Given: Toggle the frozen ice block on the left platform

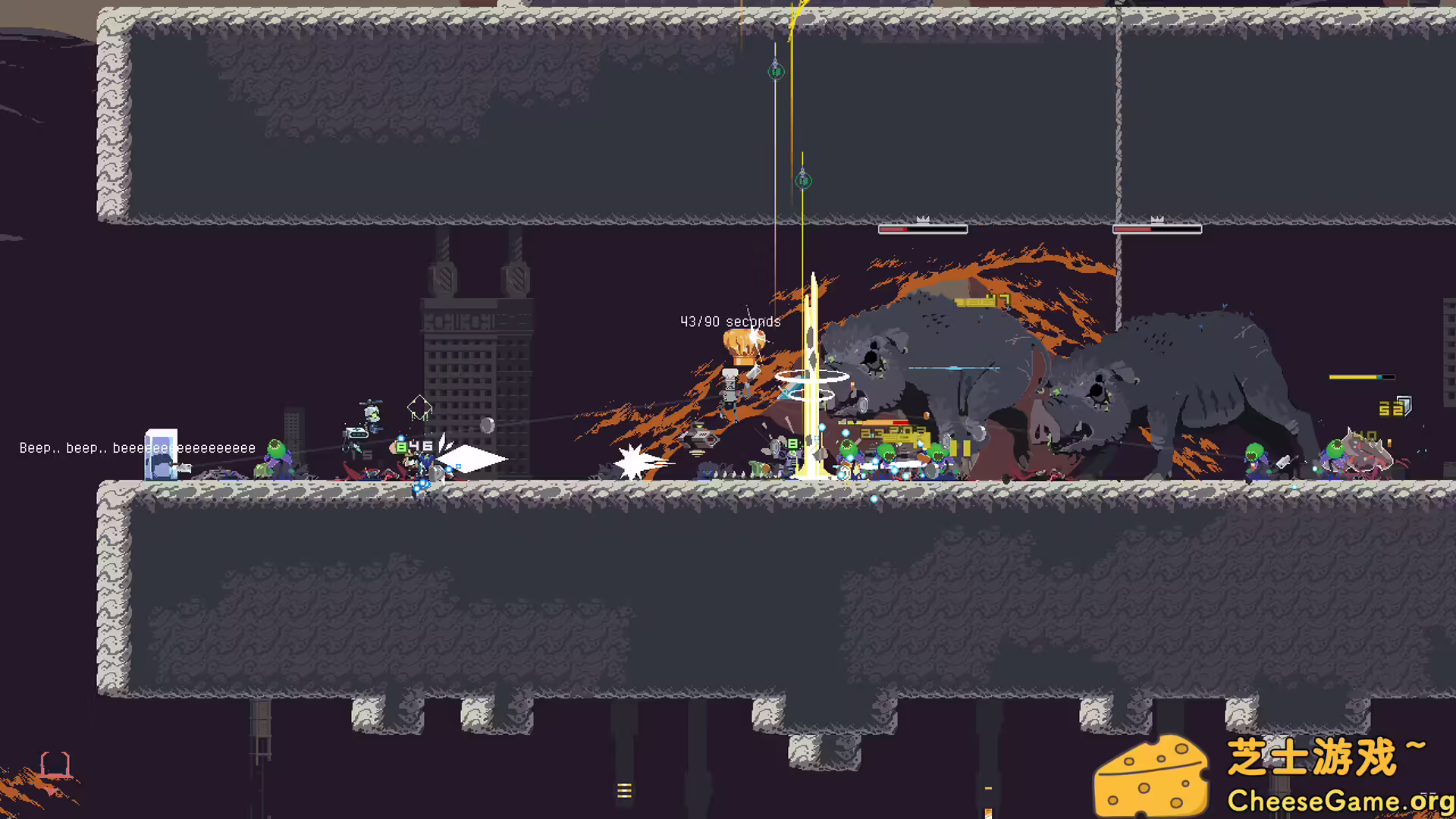Looking at the screenshot, I should (x=161, y=453).
